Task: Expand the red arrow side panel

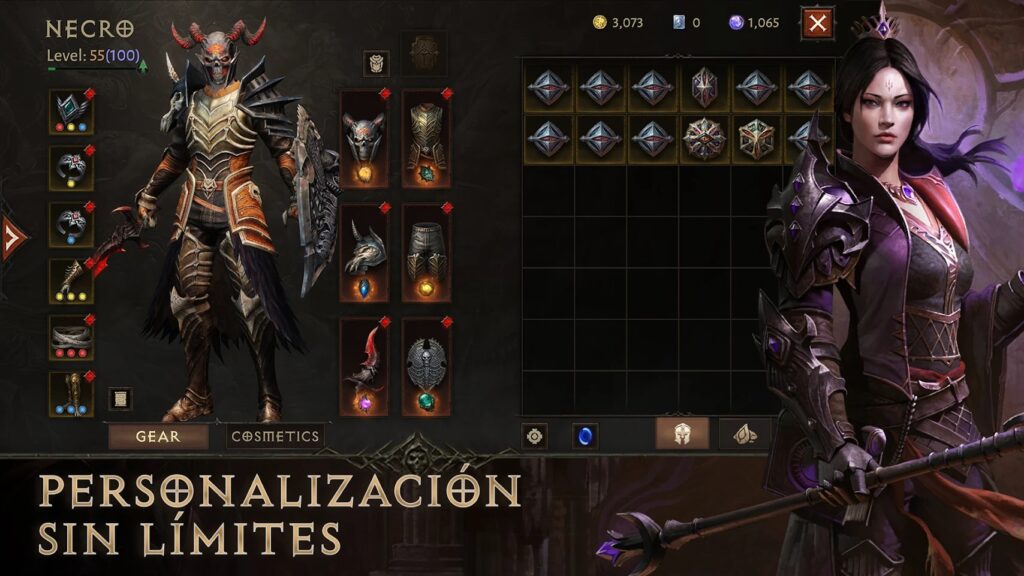Action: 12,238
